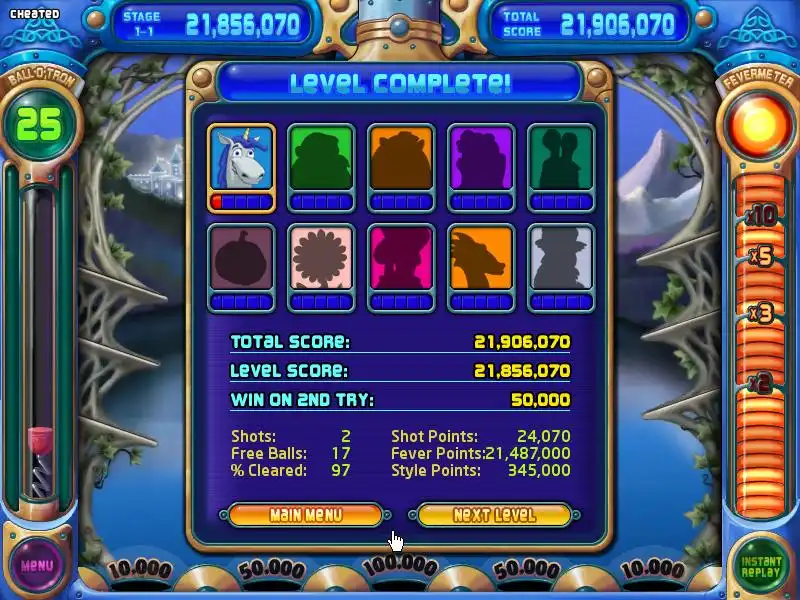This screenshot has width=800, height=600.
Task: Open the purple Menu button
Action: point(37,565)
